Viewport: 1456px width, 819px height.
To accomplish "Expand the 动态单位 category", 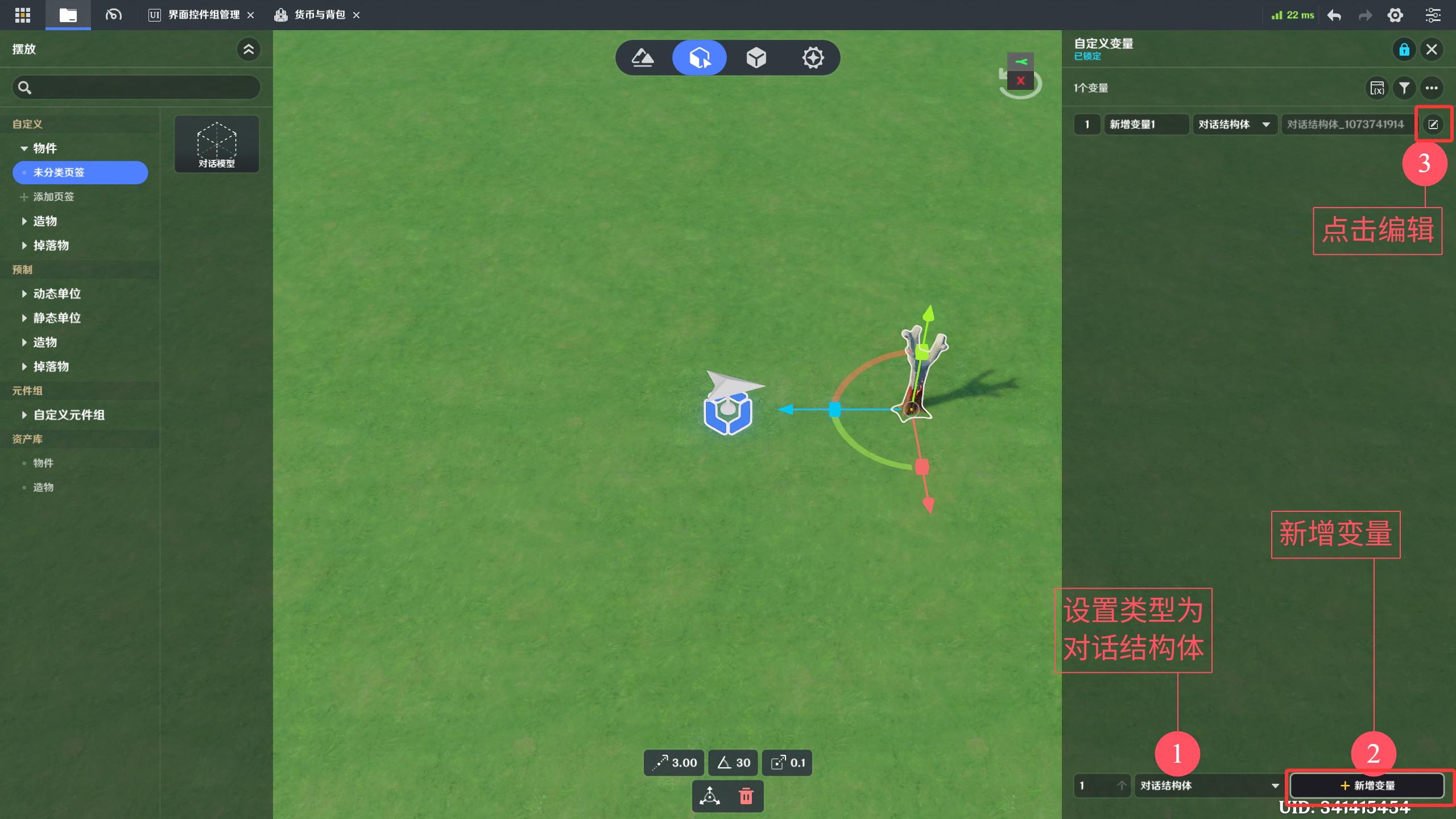I will tap(56, 293).
